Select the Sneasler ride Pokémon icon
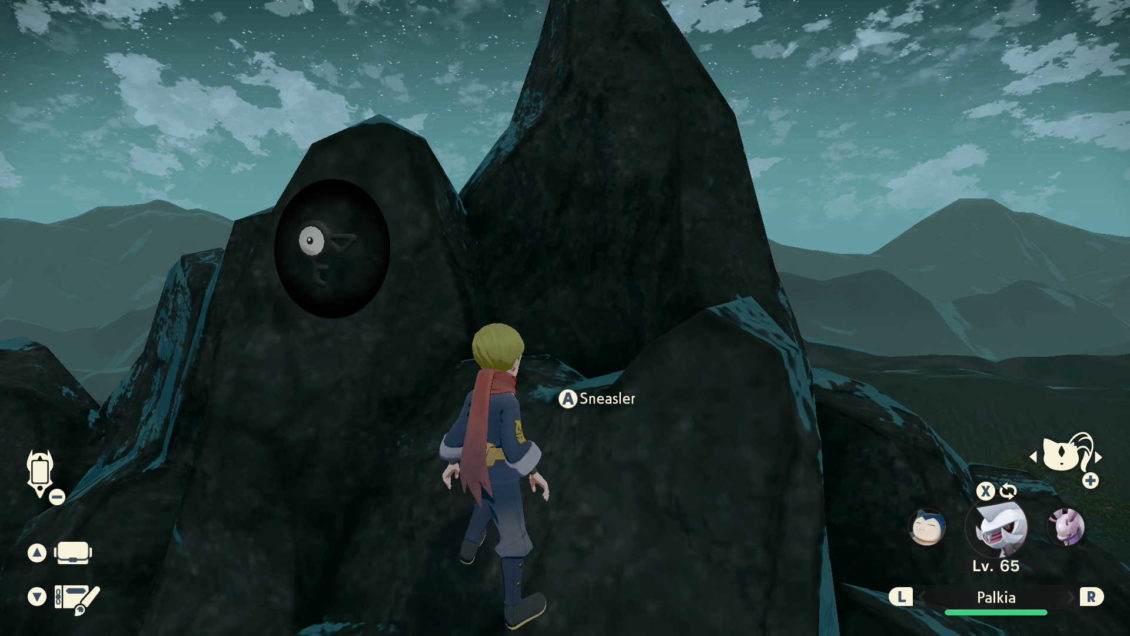This screenshot has width=1130, height=636. [1066, 456]
